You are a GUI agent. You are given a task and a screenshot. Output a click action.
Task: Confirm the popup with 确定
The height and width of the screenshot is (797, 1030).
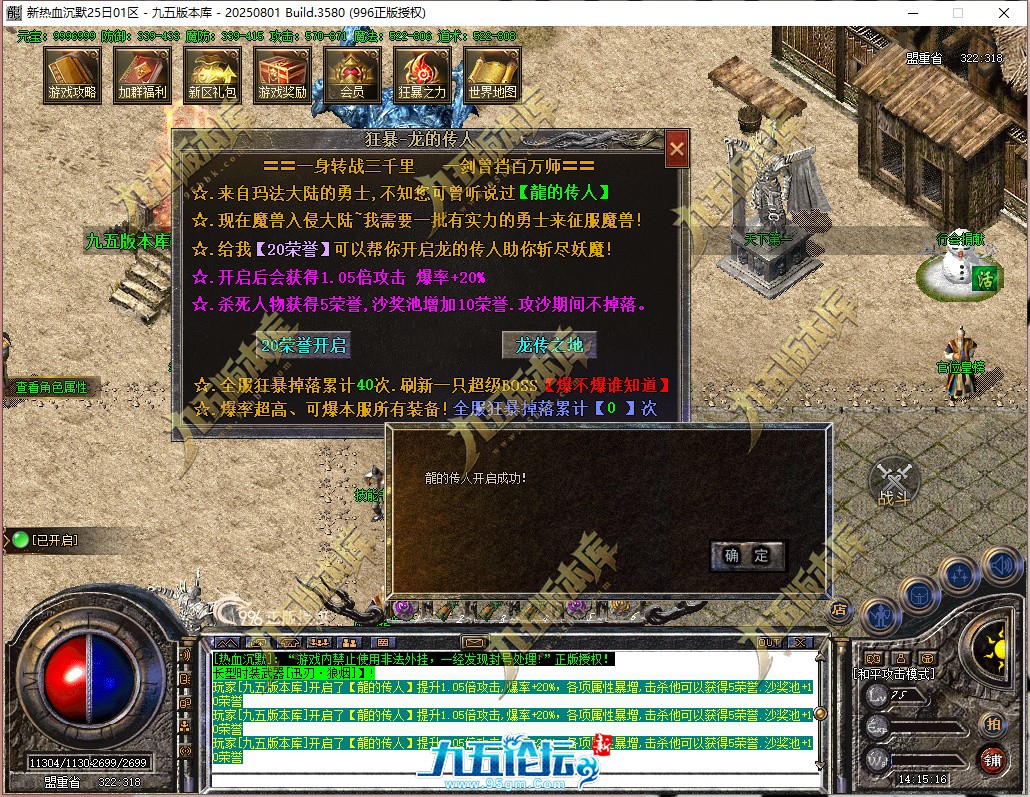[747, 556]
